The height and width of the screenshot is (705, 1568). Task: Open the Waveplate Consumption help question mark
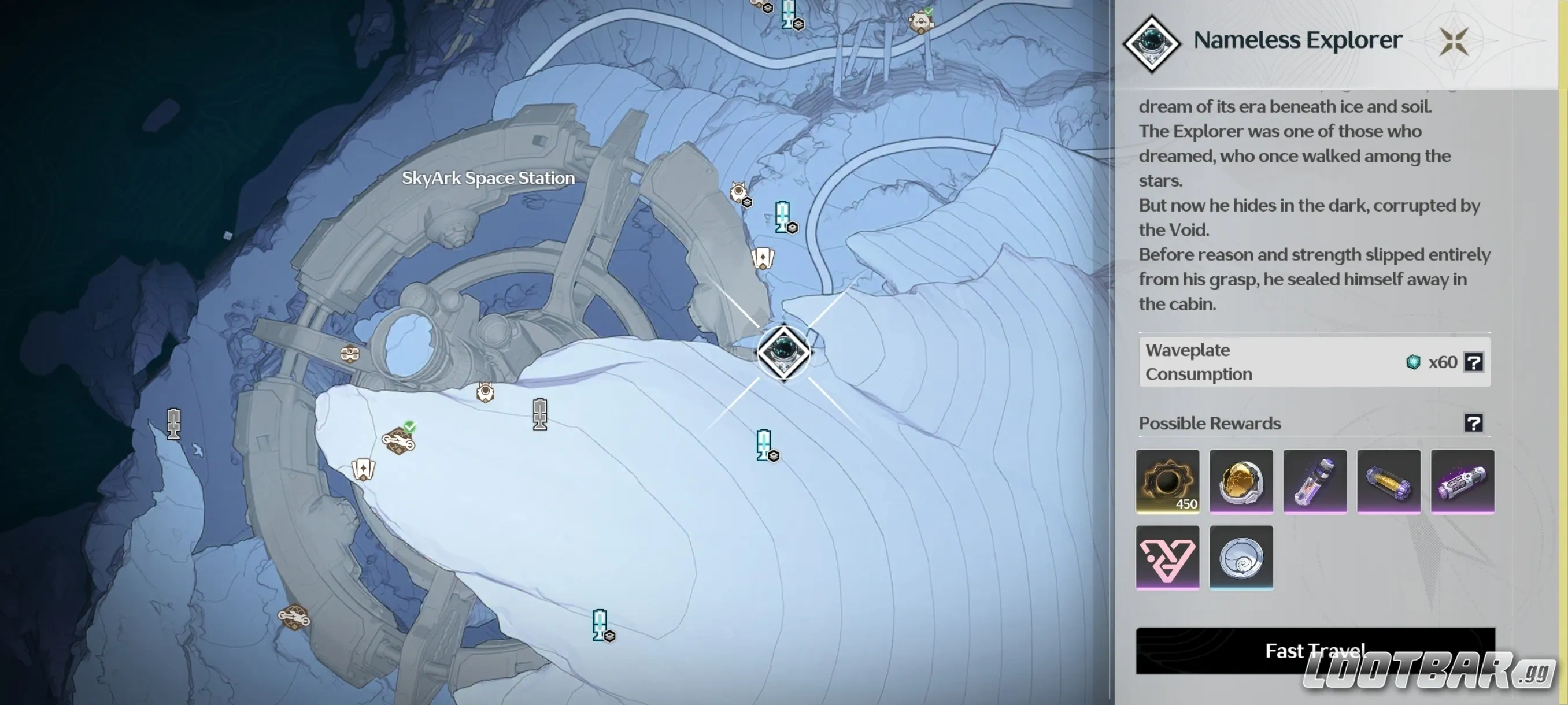[x=1474, y=362]
